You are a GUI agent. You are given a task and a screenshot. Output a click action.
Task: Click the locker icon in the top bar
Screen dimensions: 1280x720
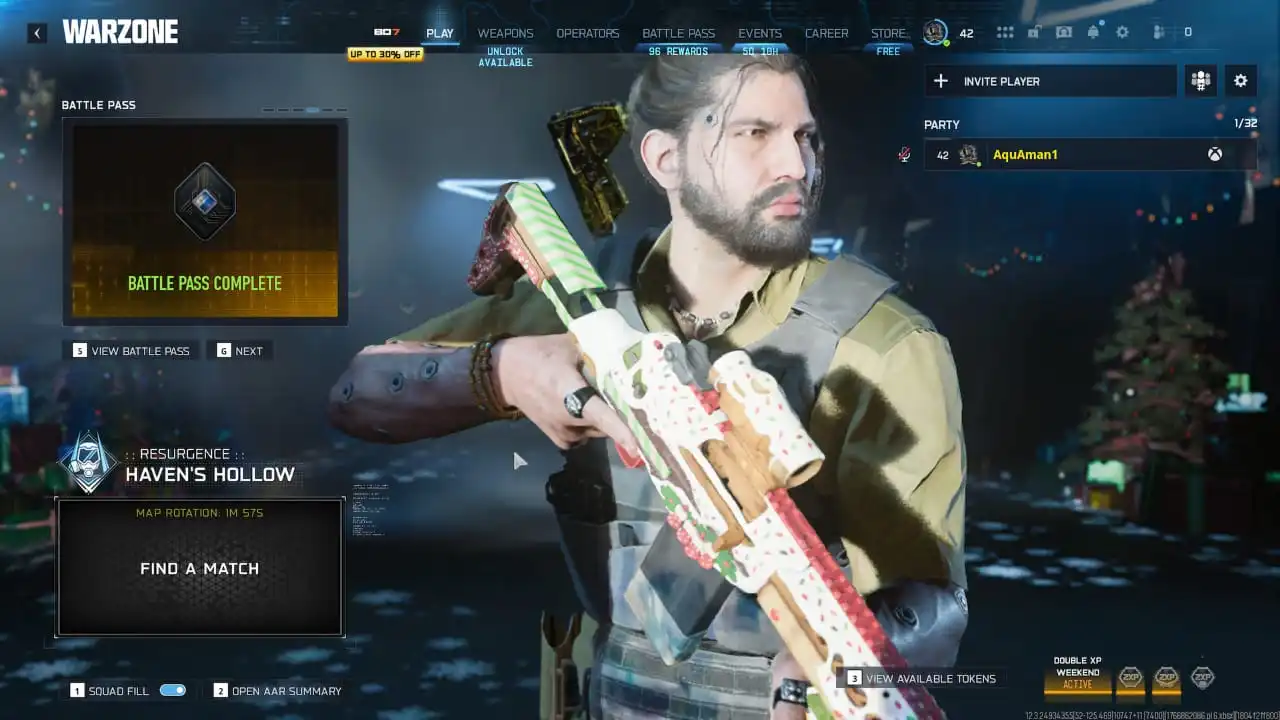(x=1034, y=32)
